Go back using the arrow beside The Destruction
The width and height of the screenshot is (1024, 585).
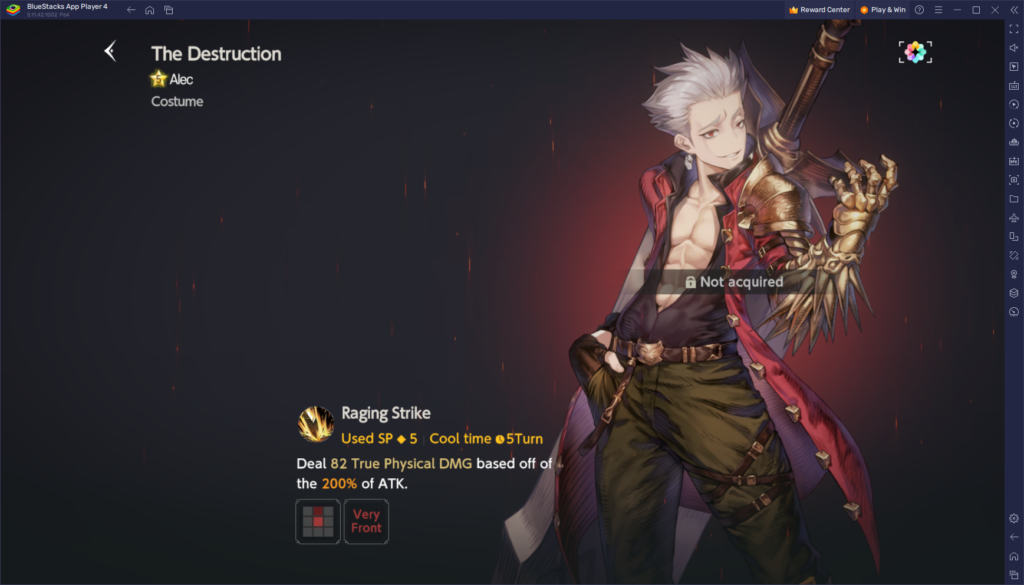coord(110,51)
